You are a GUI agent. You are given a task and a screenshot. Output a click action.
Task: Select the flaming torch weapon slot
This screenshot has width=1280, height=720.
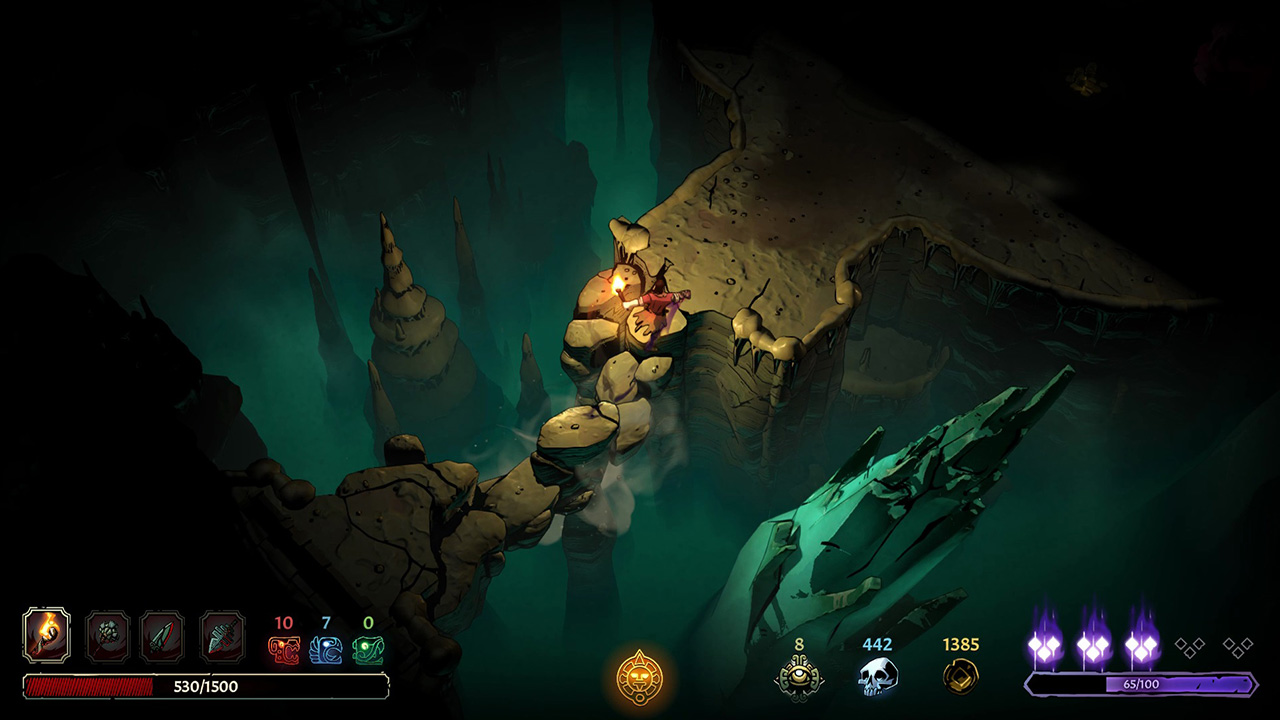pos(46,634)
